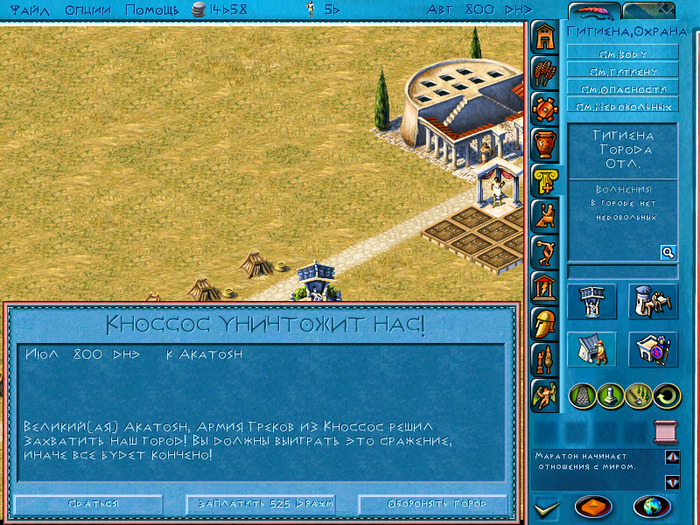Open the Файл menu
This screenshot has width=700, height=525.
pyautogui.click(x=29, y=9)
